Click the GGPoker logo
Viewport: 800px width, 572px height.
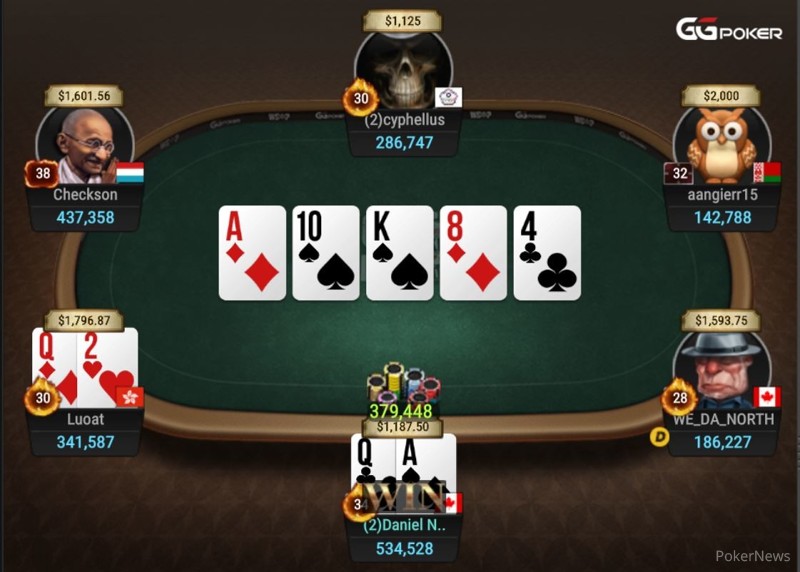pos(728,31)
